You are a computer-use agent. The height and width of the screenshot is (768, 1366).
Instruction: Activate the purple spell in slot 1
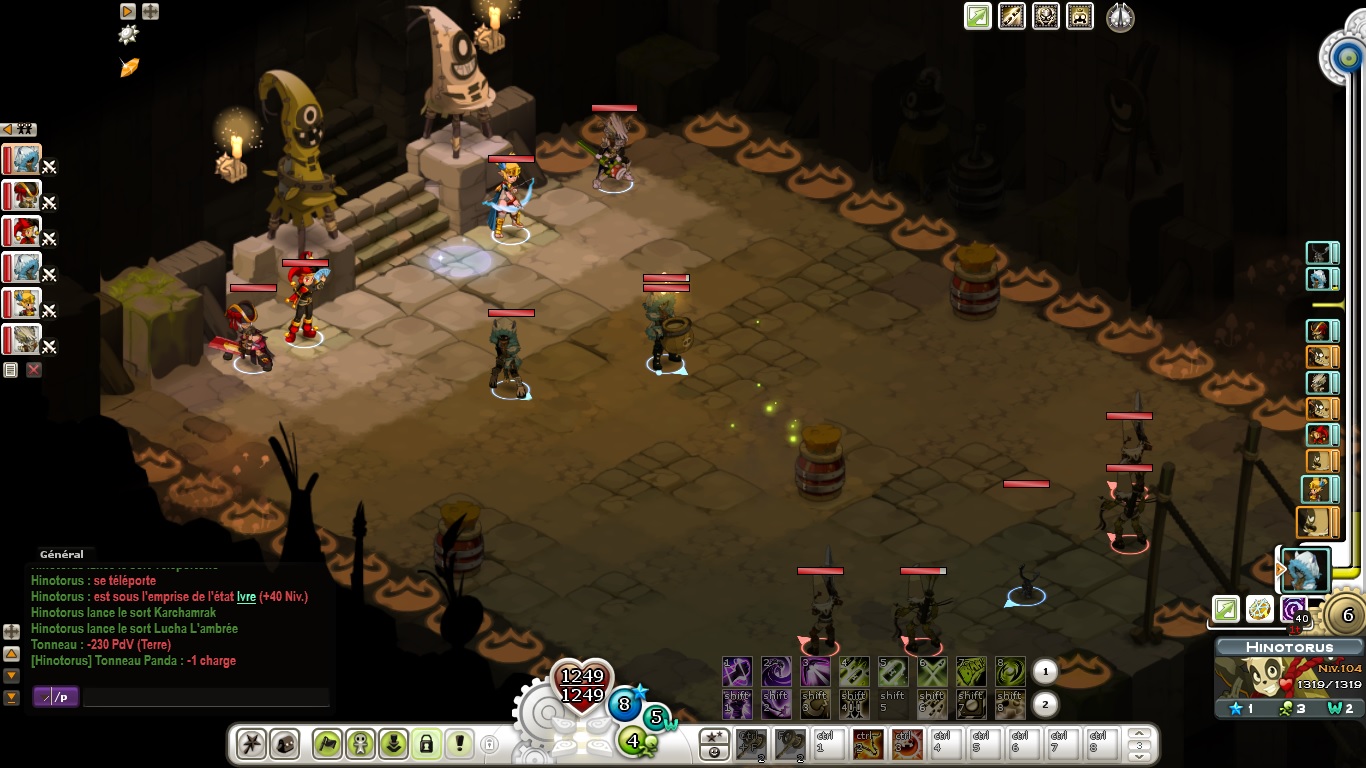[737, 671]
